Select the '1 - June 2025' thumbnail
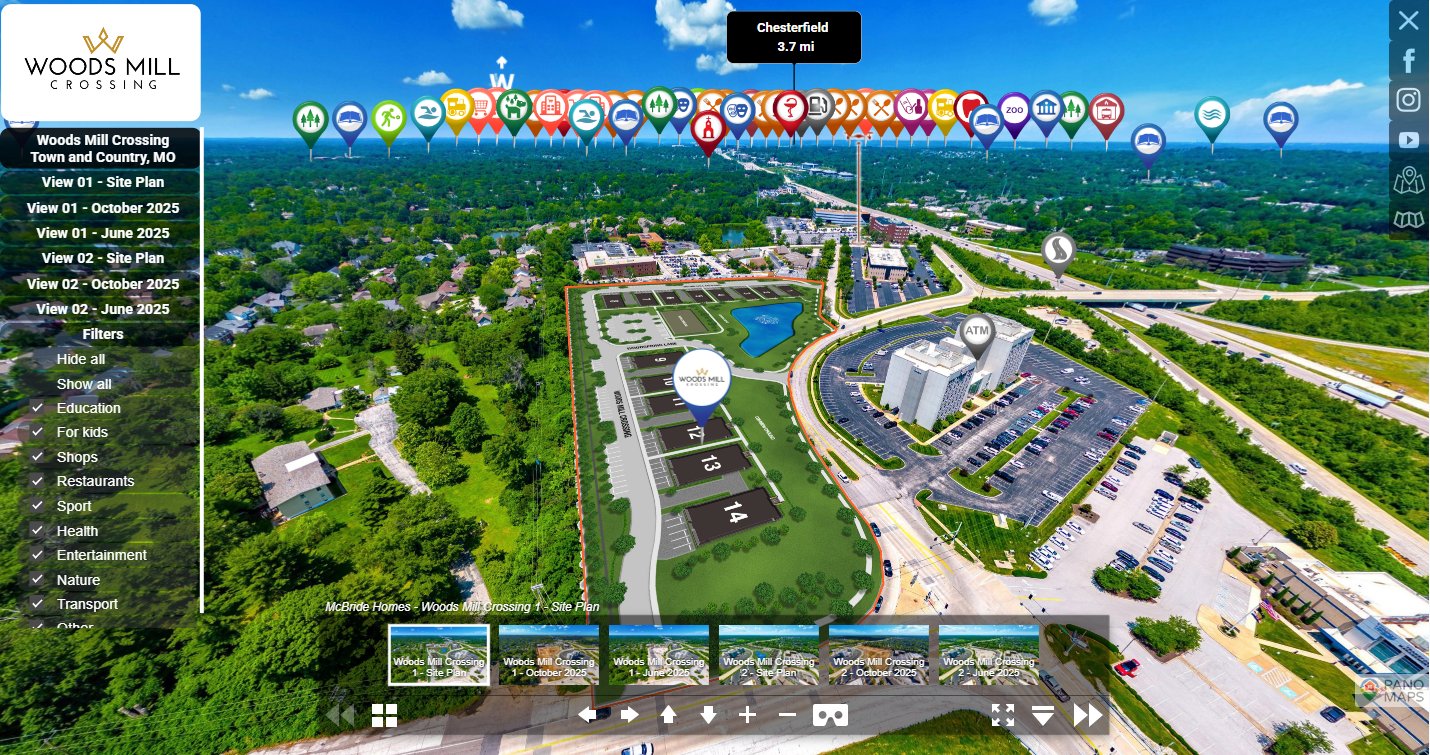Screen dimensions: 1430x755 658,655
